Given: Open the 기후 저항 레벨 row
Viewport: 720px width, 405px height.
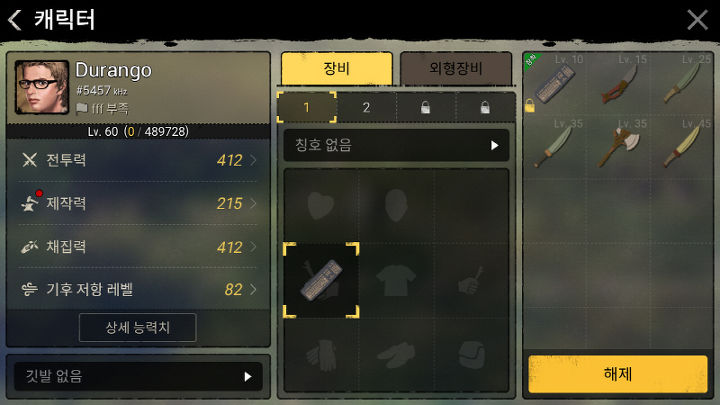Looking at the screenshot, I should (138, 289).
